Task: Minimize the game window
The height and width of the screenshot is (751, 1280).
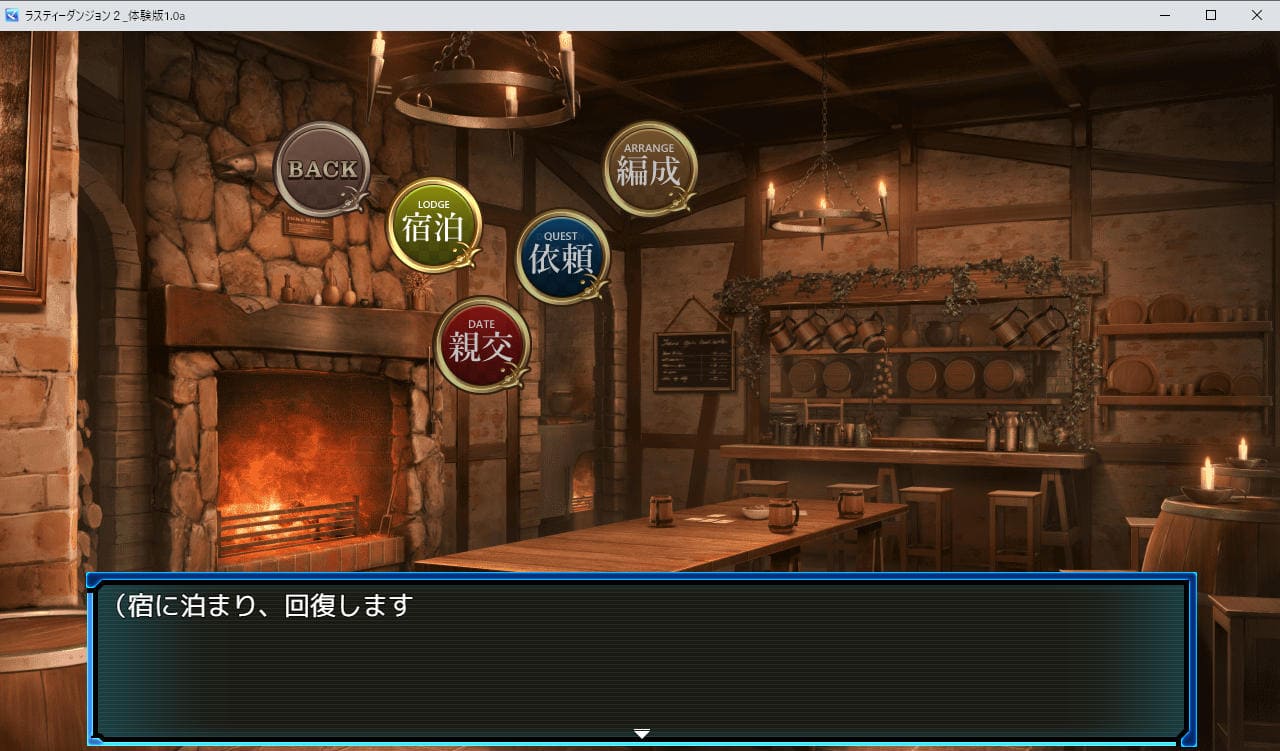Action: tap(1166, 15)
